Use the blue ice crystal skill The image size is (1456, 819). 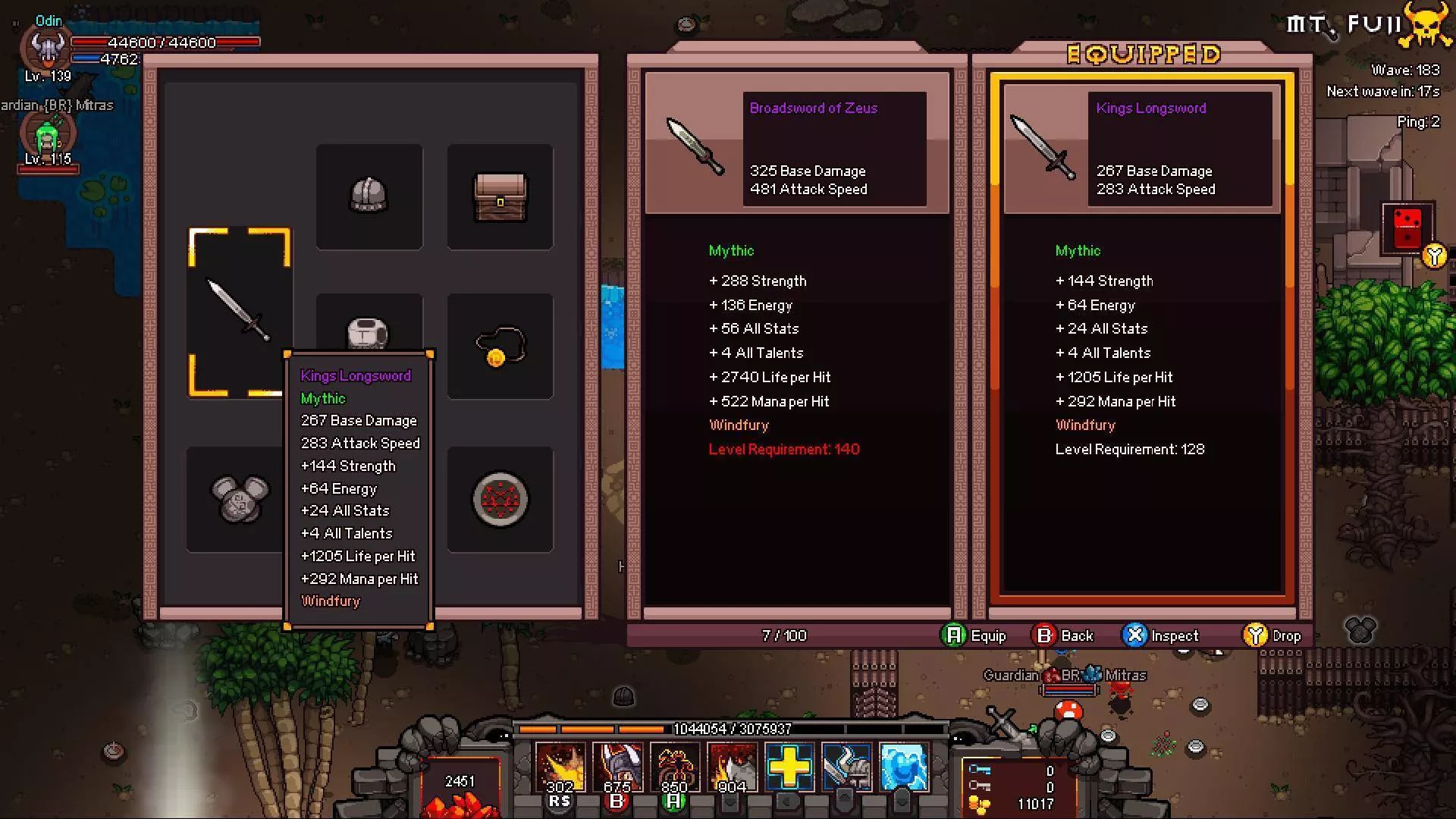click(x=904, y=767)
